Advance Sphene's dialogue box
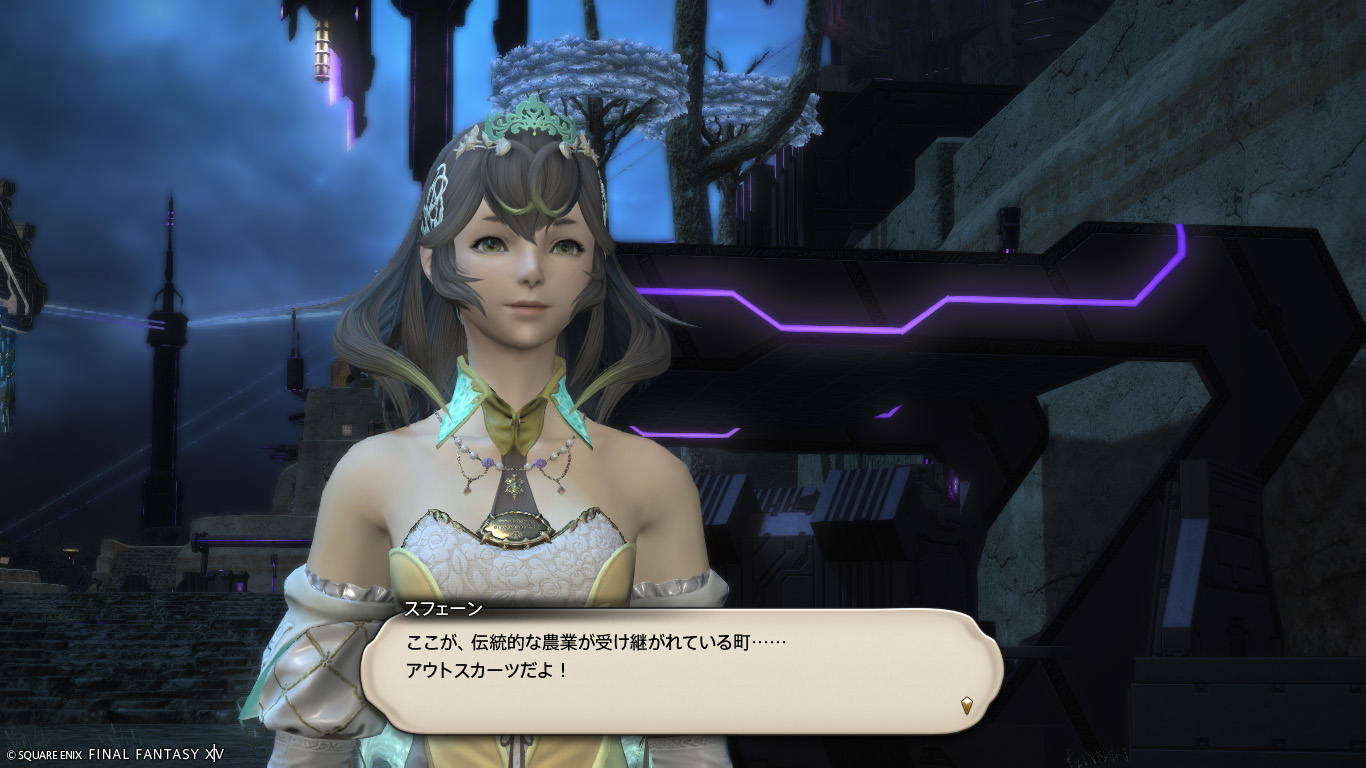This screenshot has width=1366, height=768. [x=680, y=668]
